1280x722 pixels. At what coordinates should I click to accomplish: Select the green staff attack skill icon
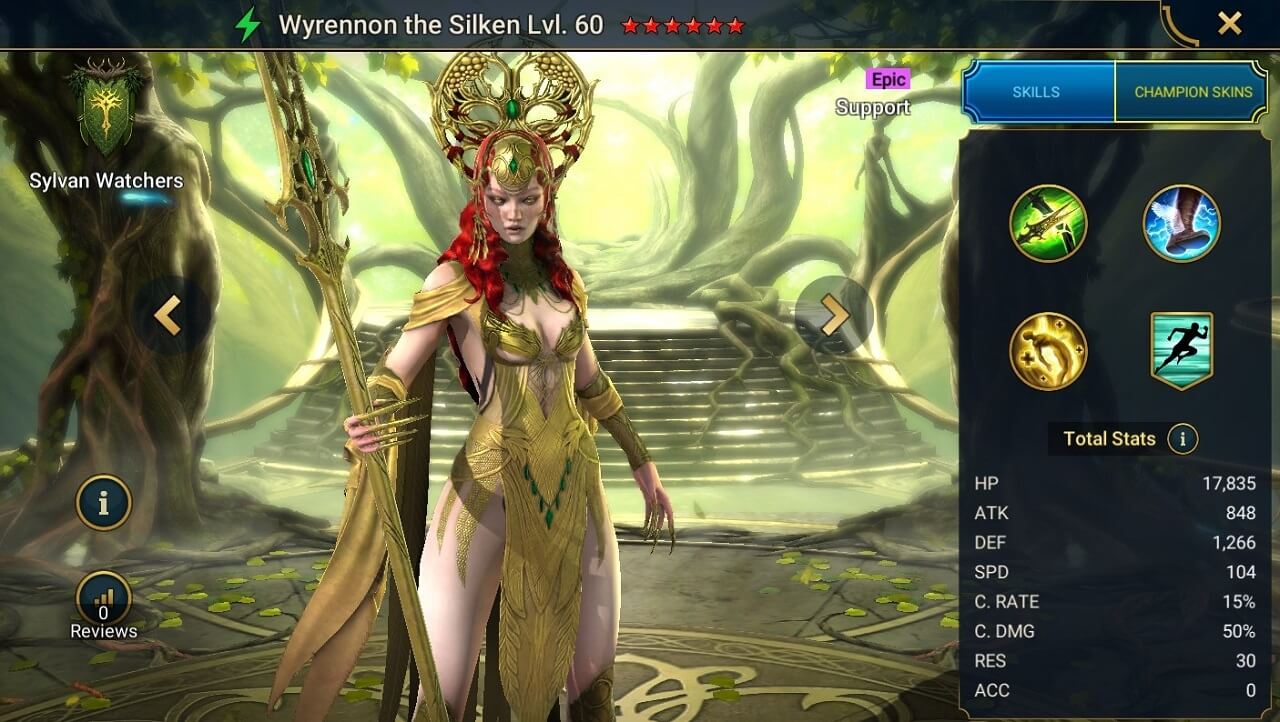click(x=1048, y=223)
